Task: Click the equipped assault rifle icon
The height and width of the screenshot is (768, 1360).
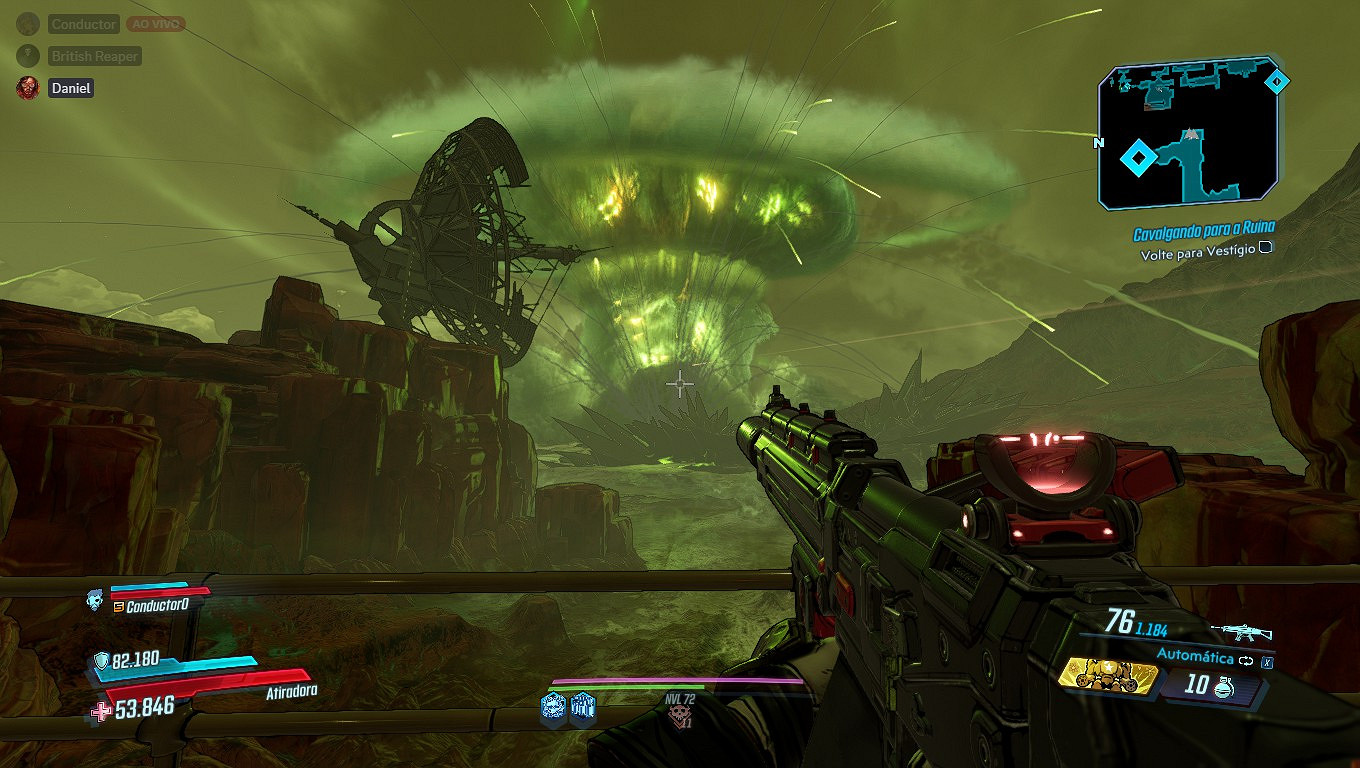Action: click(1240, 632)
